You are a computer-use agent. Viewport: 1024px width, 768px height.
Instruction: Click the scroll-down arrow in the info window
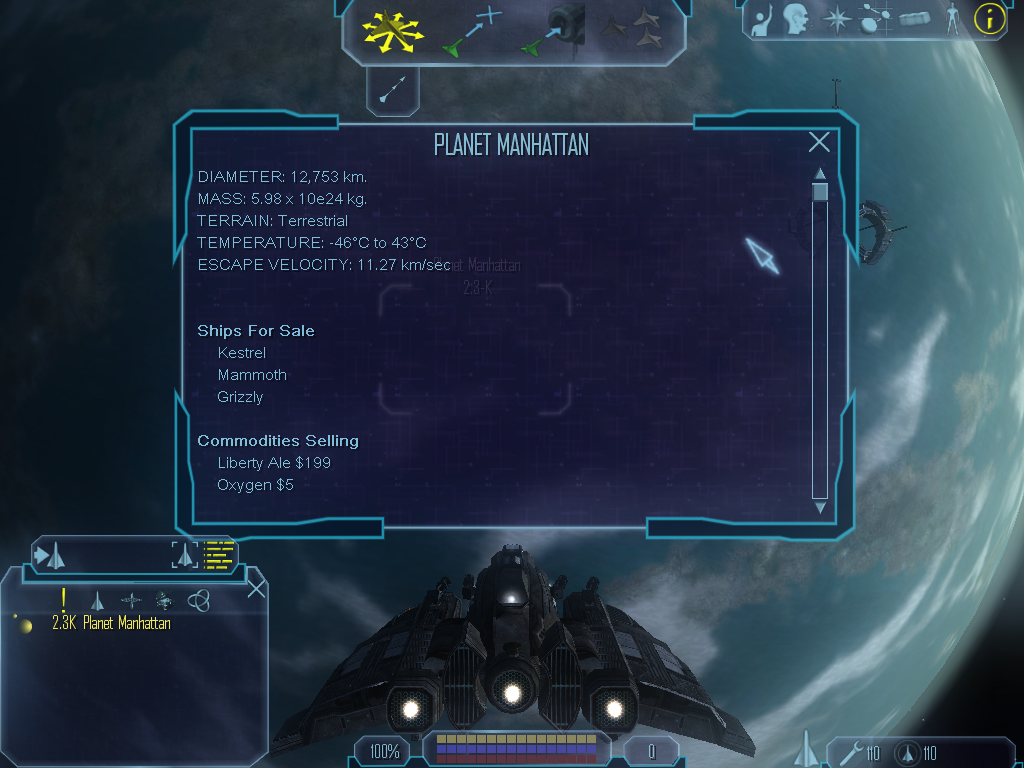pos(820,508)
